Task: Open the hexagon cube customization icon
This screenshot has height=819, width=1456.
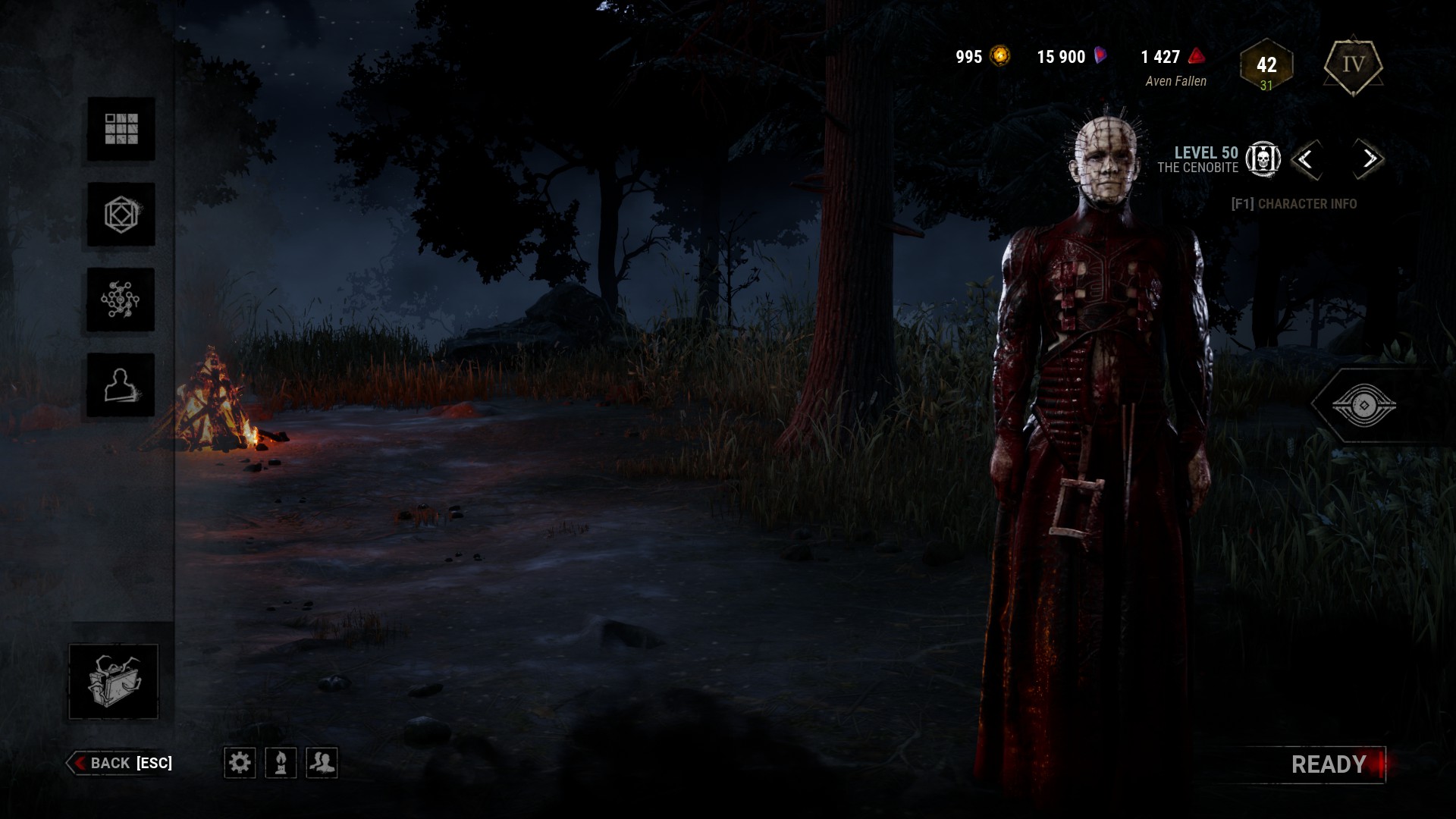Action: click(121, 215)
